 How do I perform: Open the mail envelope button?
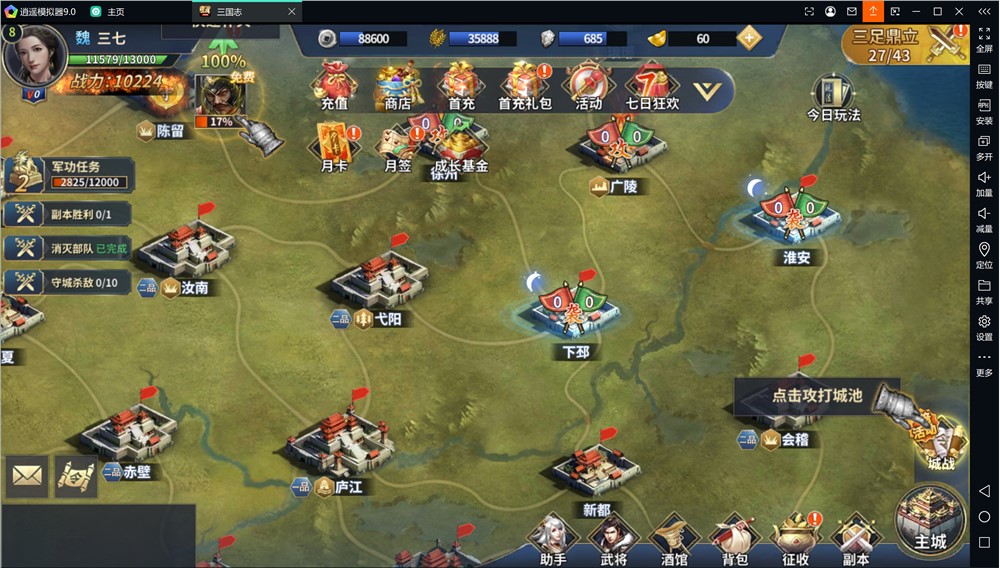pos(27,477)
